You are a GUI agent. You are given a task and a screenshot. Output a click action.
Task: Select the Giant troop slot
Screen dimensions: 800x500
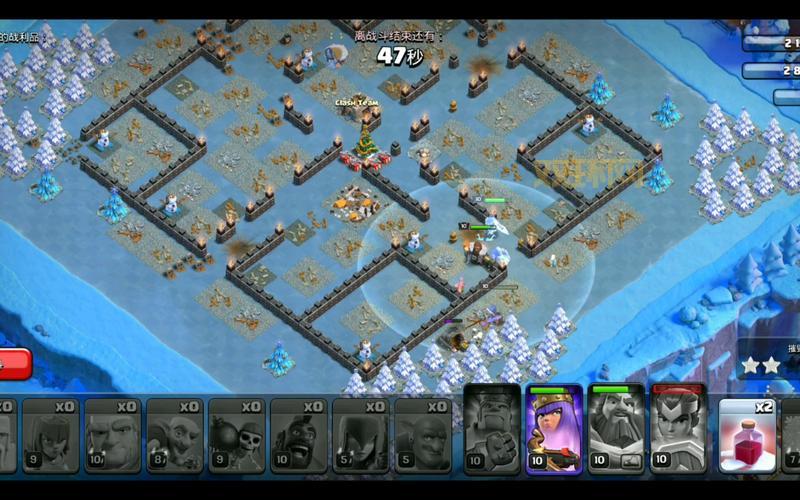click(x=113, y=434)
